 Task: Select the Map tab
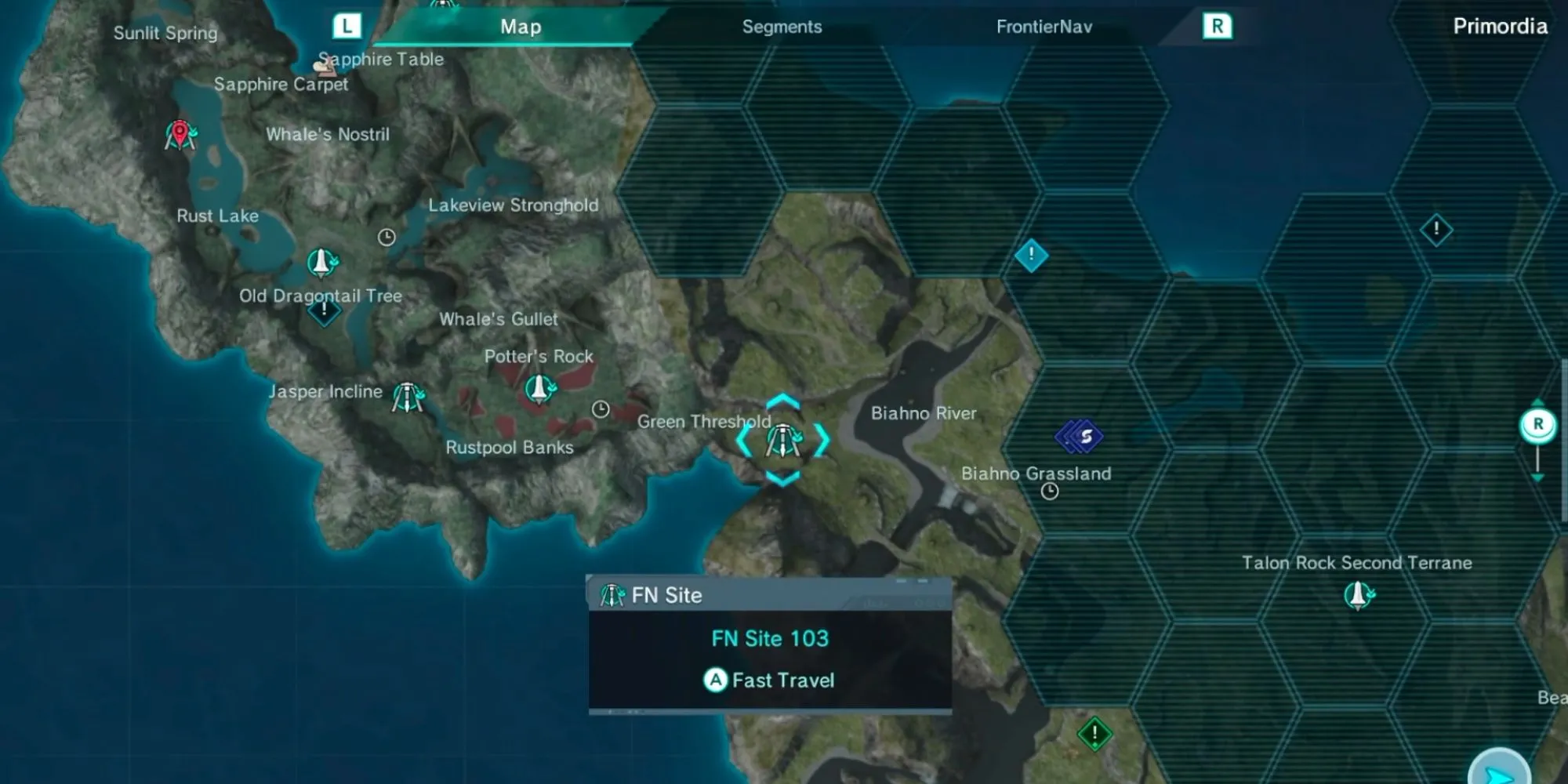coord(521,27)
